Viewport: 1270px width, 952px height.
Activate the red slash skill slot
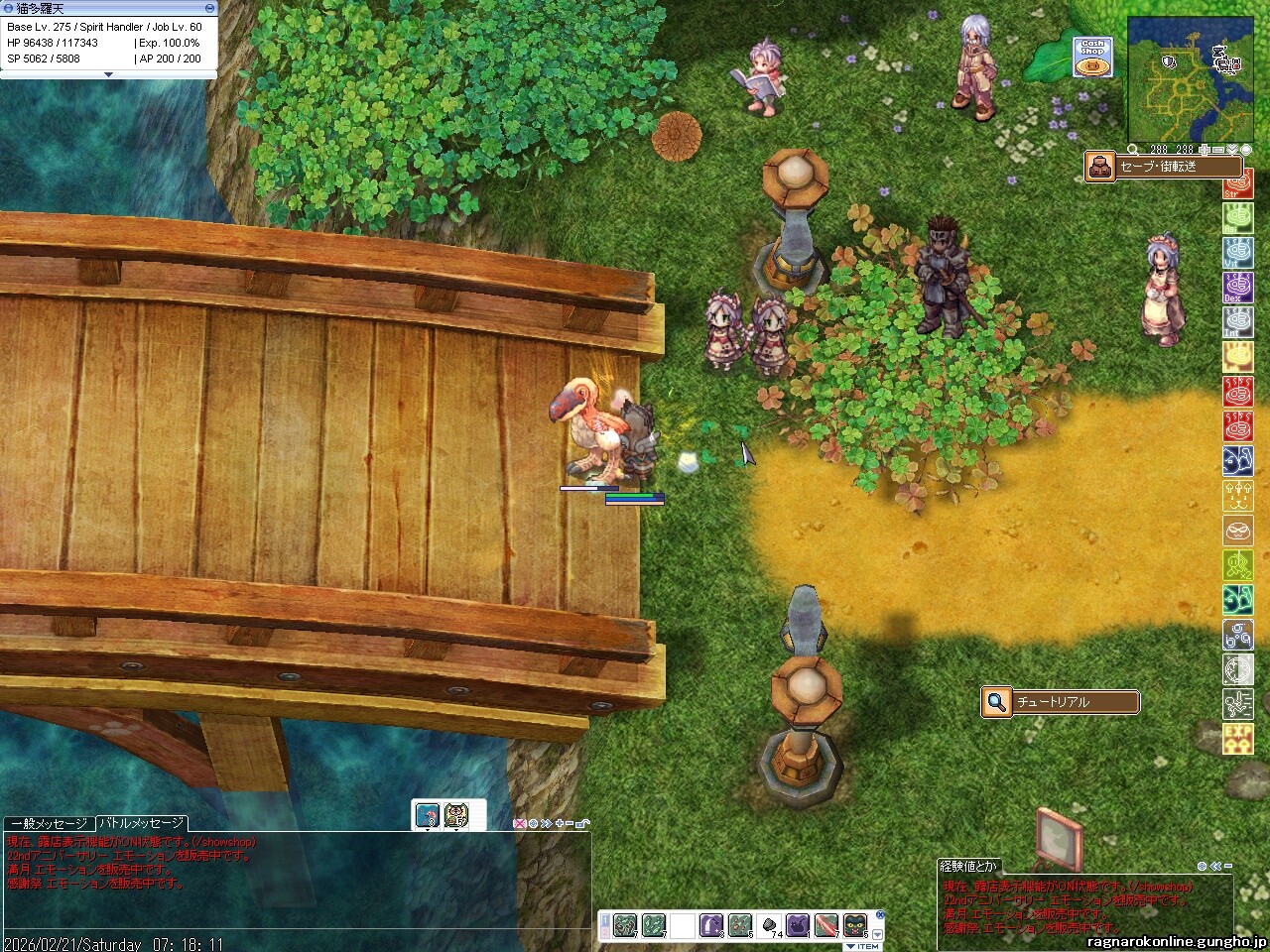(x=825, y=925)
